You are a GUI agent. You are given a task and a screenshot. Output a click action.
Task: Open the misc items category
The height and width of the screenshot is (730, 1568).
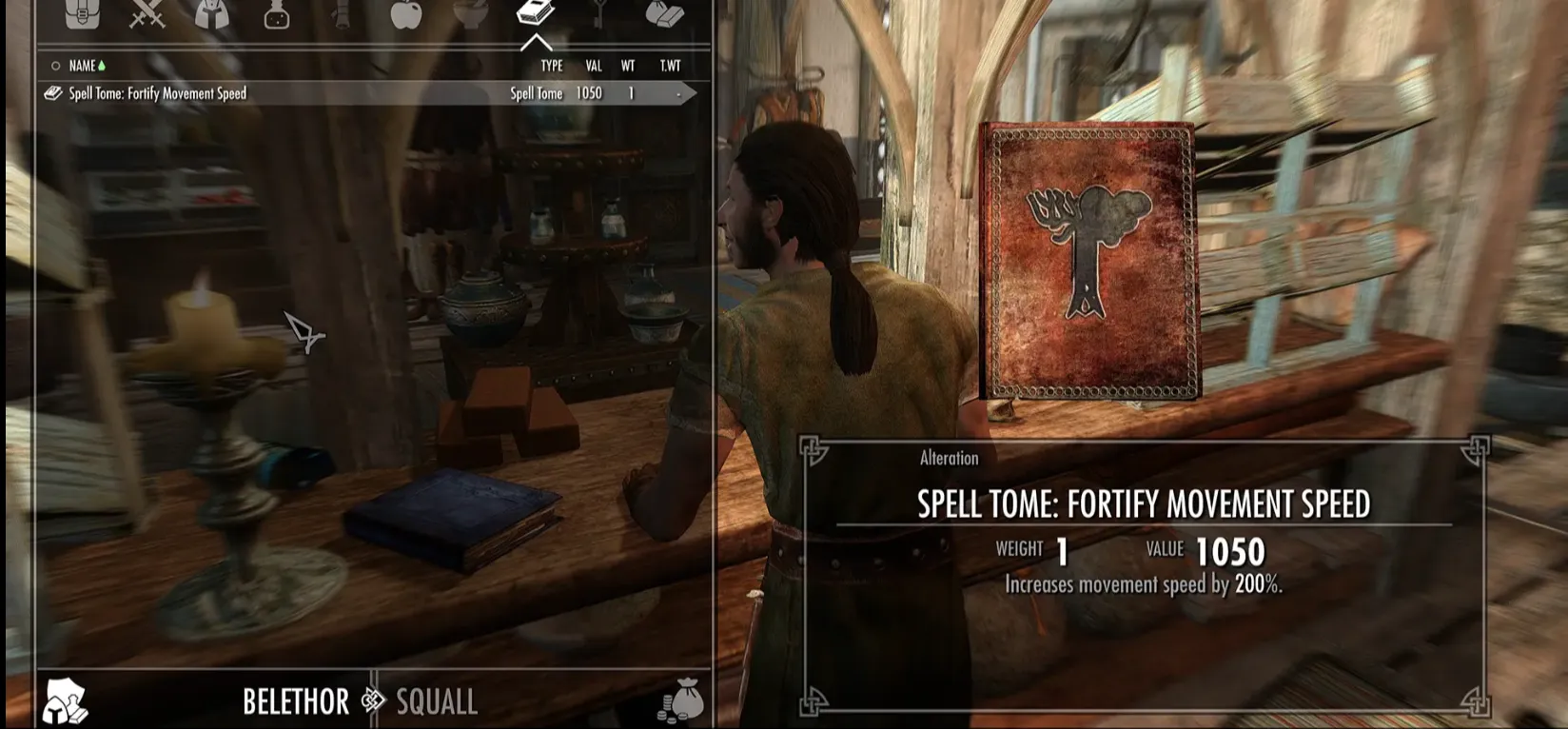click(664, 13)
